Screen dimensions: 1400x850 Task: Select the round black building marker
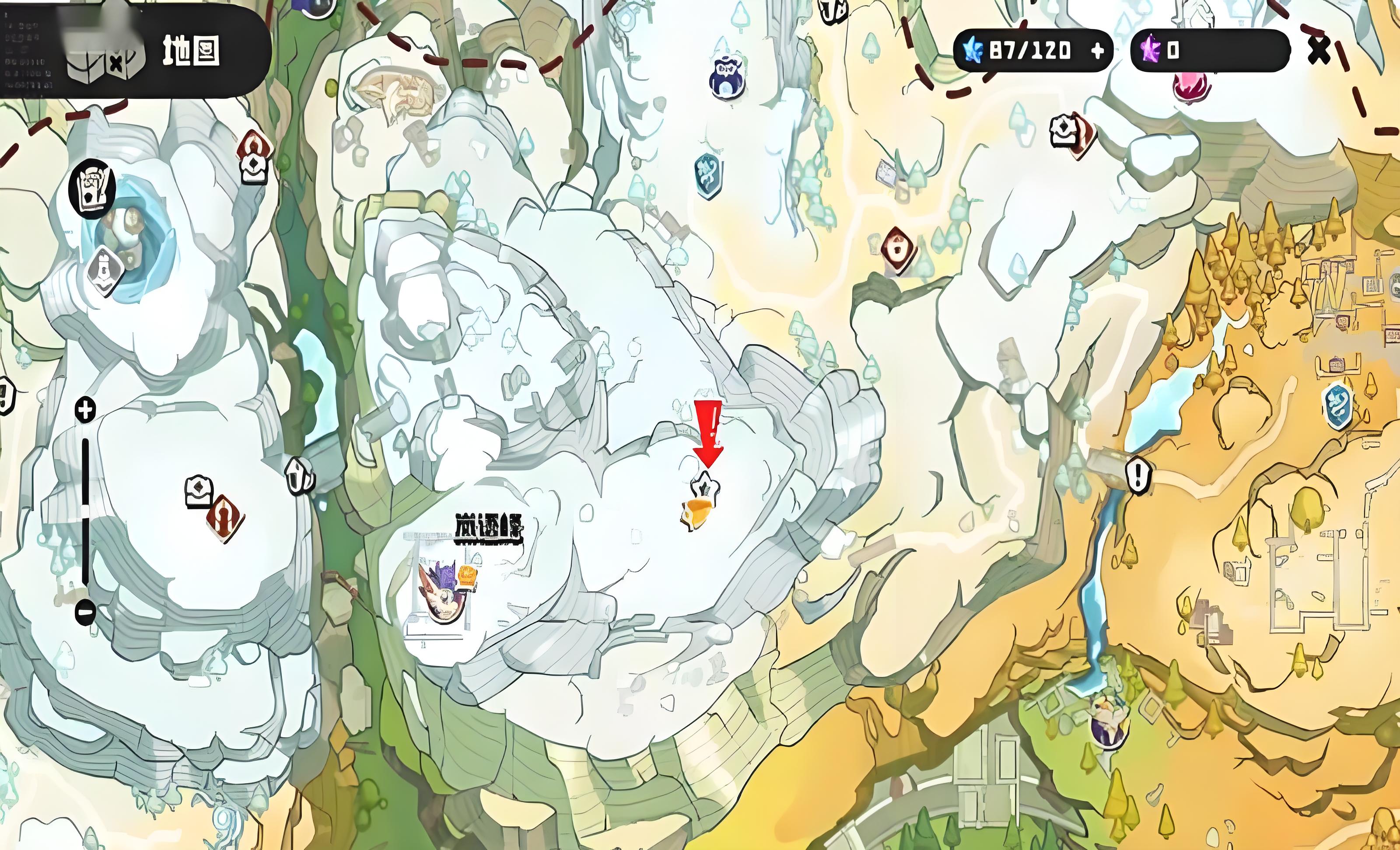92,189
